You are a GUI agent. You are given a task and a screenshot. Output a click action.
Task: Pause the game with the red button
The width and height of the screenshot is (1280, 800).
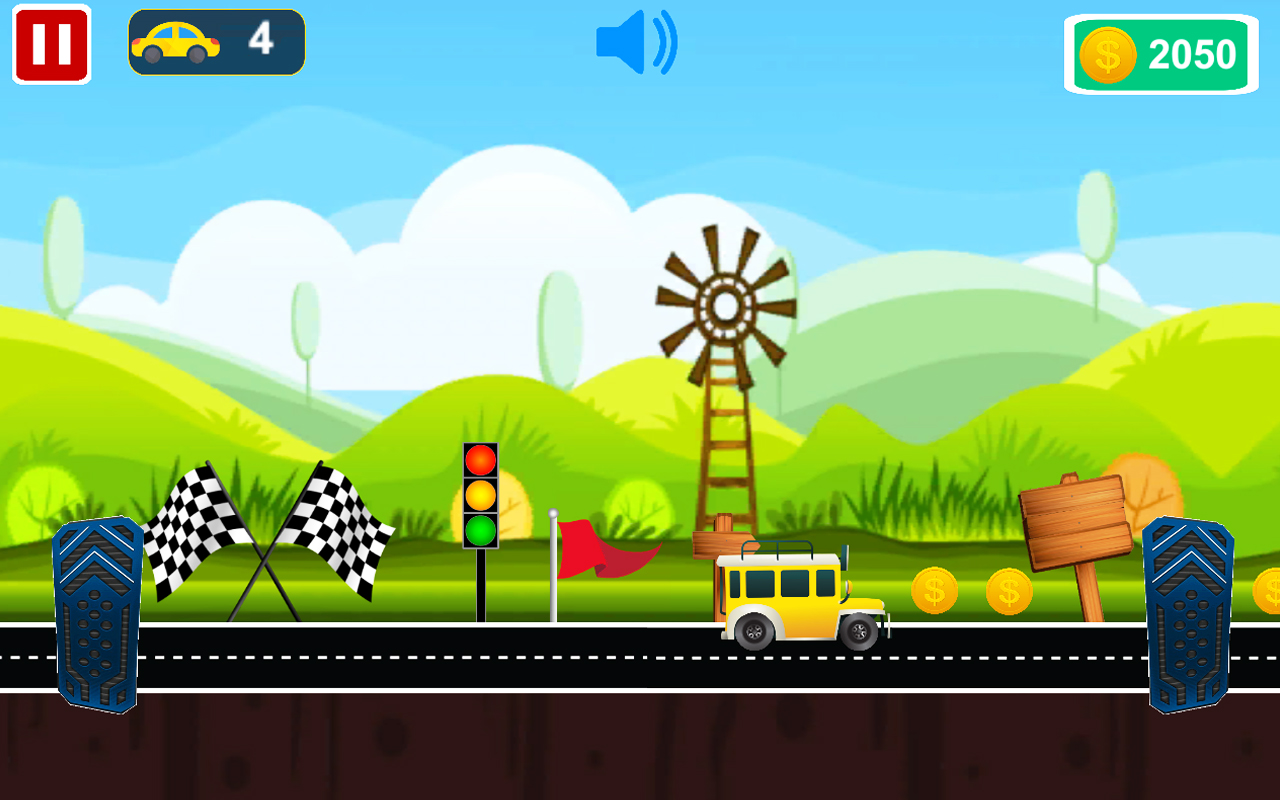pyautogui.click(x=51, y=44)
